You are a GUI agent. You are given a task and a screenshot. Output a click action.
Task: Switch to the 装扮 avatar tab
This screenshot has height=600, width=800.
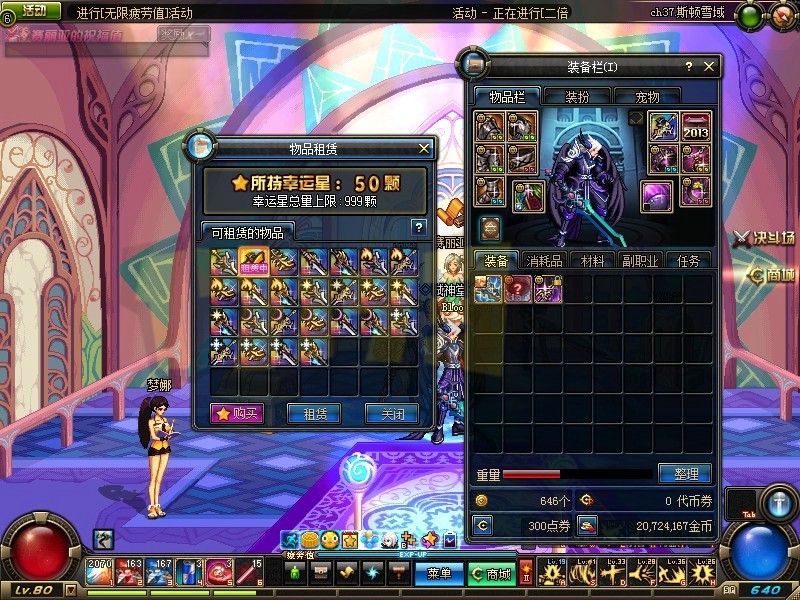click(577, 97)
